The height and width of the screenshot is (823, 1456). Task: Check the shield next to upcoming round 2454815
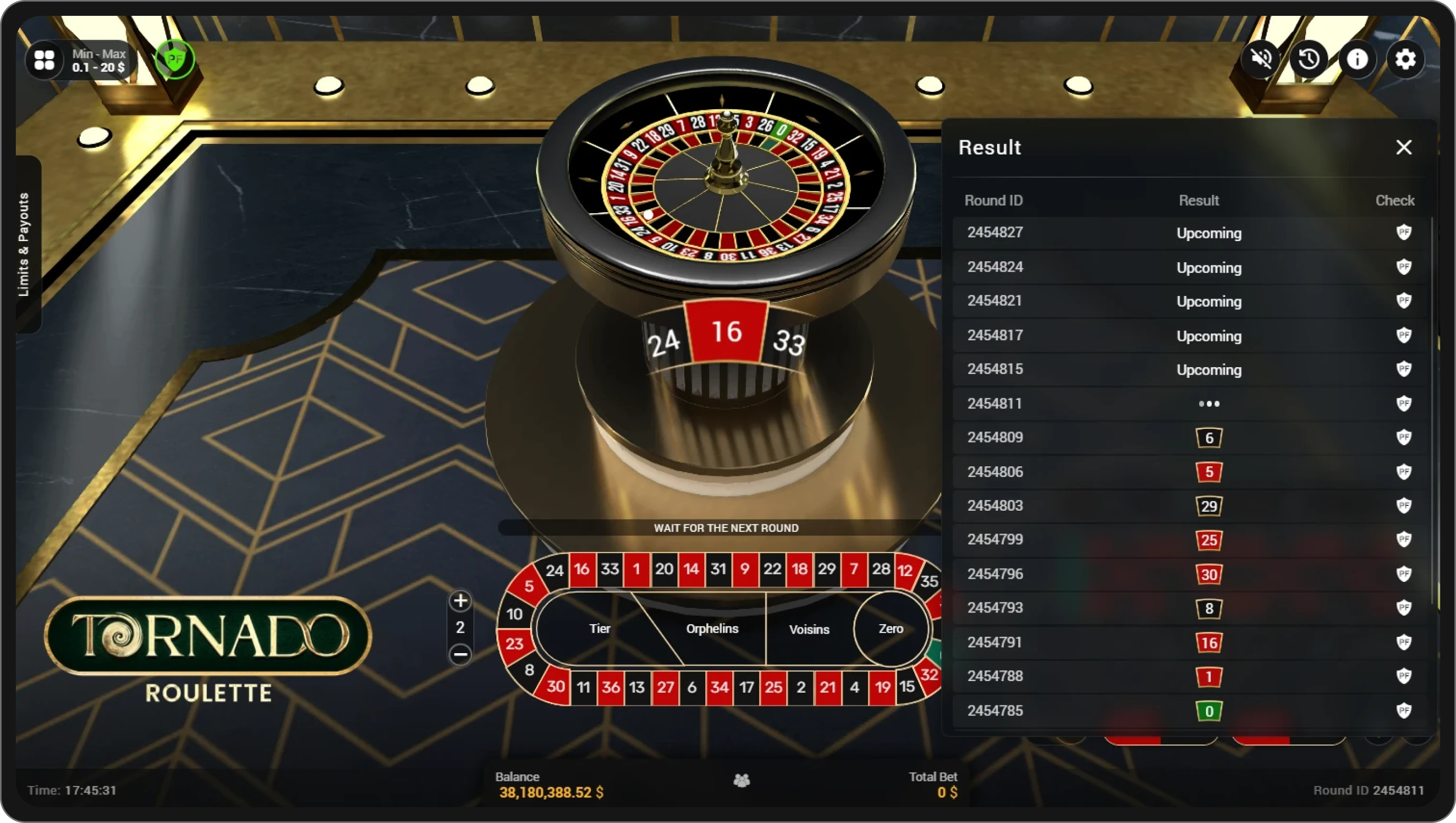1404,370
